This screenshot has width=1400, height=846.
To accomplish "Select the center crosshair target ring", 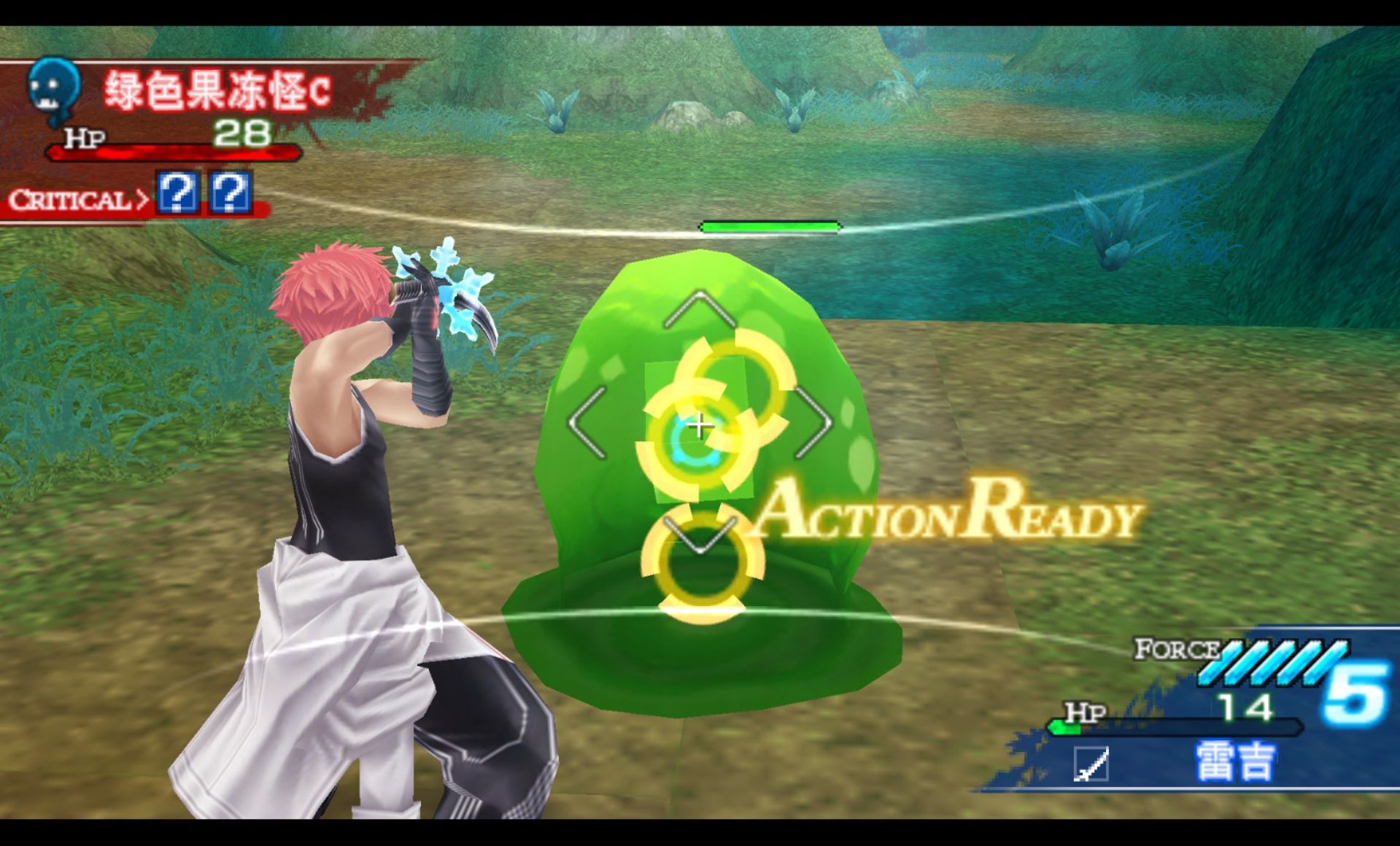I will [x=698, y=426].
